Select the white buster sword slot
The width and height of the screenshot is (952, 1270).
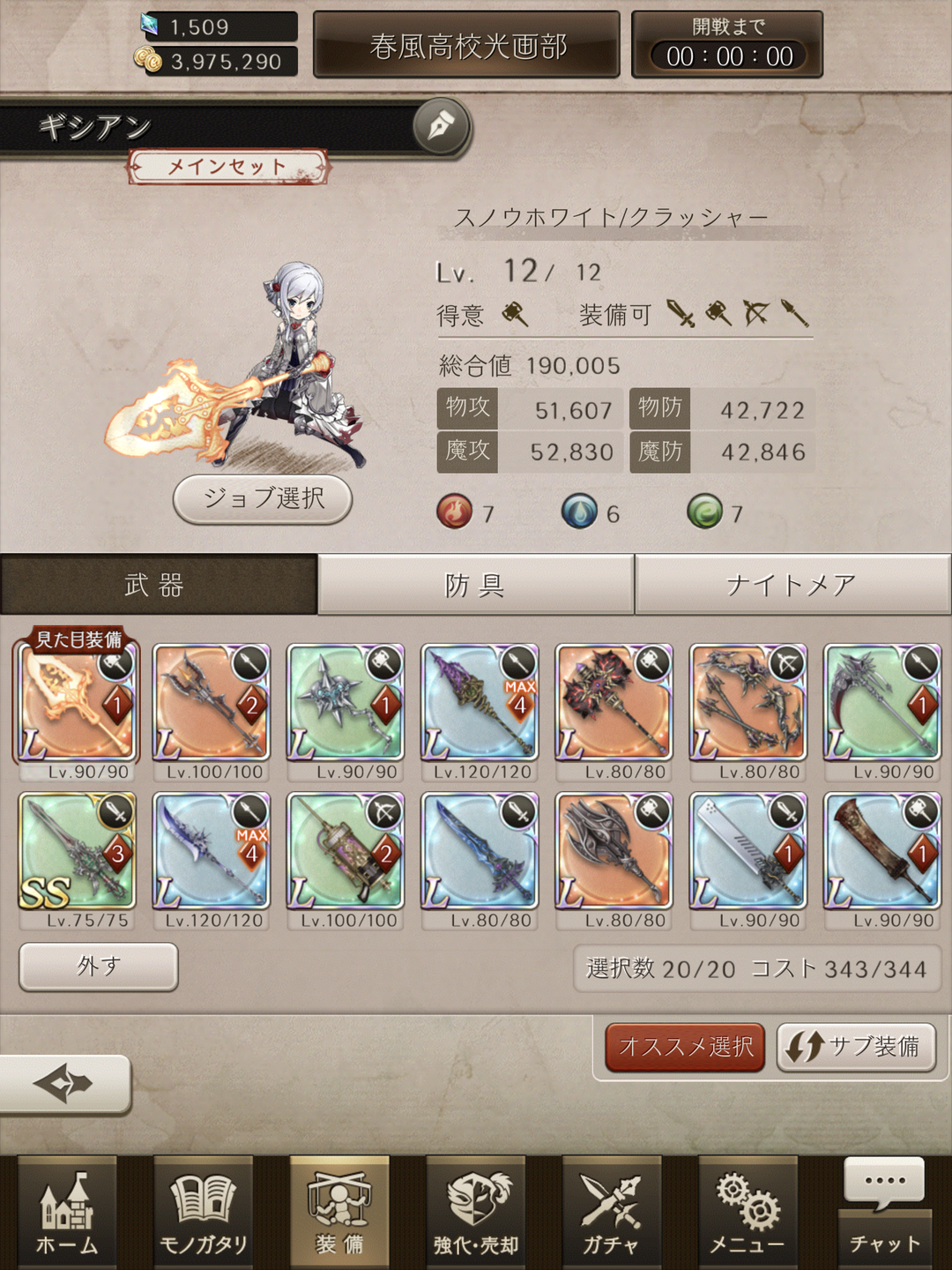(x=747, y=851)
